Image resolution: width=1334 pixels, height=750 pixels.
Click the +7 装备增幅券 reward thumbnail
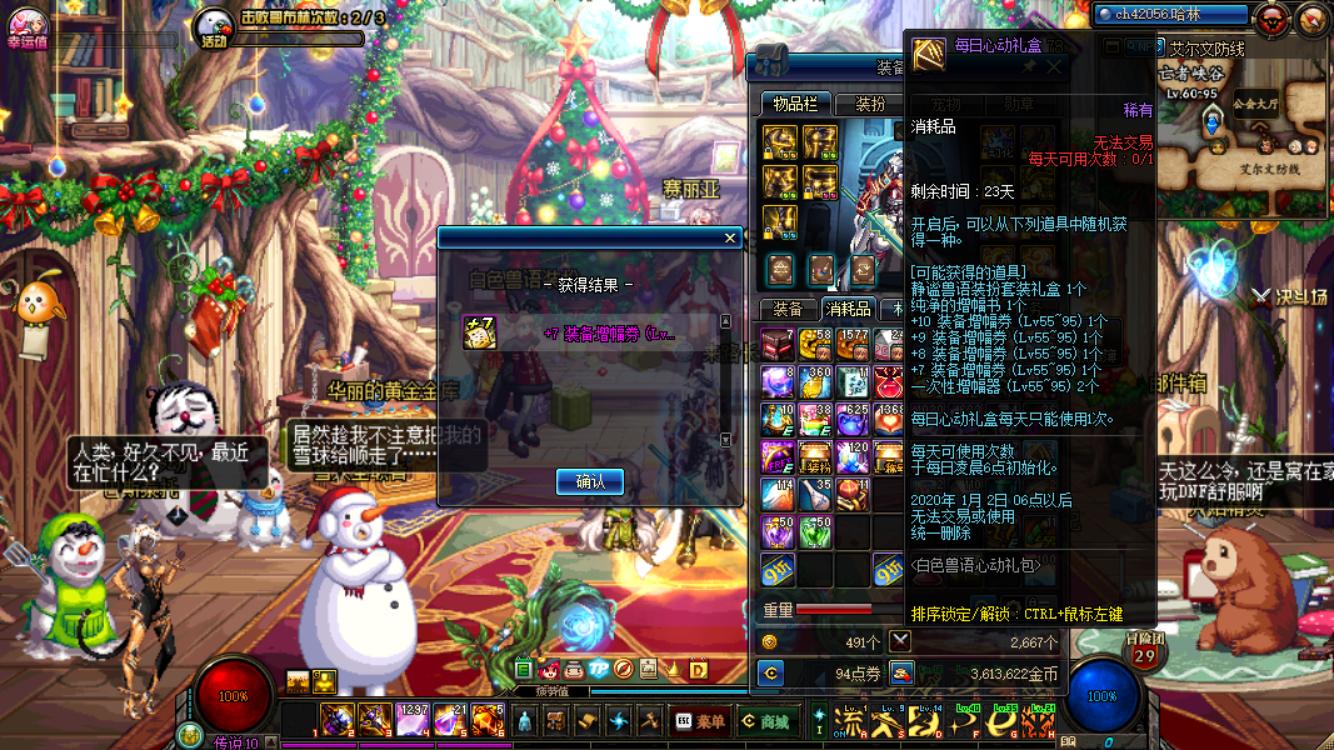tap(481, 334)
